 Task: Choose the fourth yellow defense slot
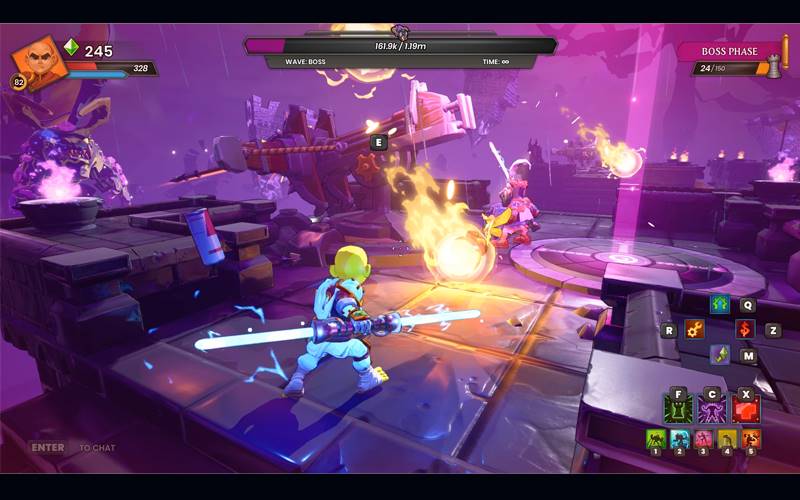coord(728,439)
